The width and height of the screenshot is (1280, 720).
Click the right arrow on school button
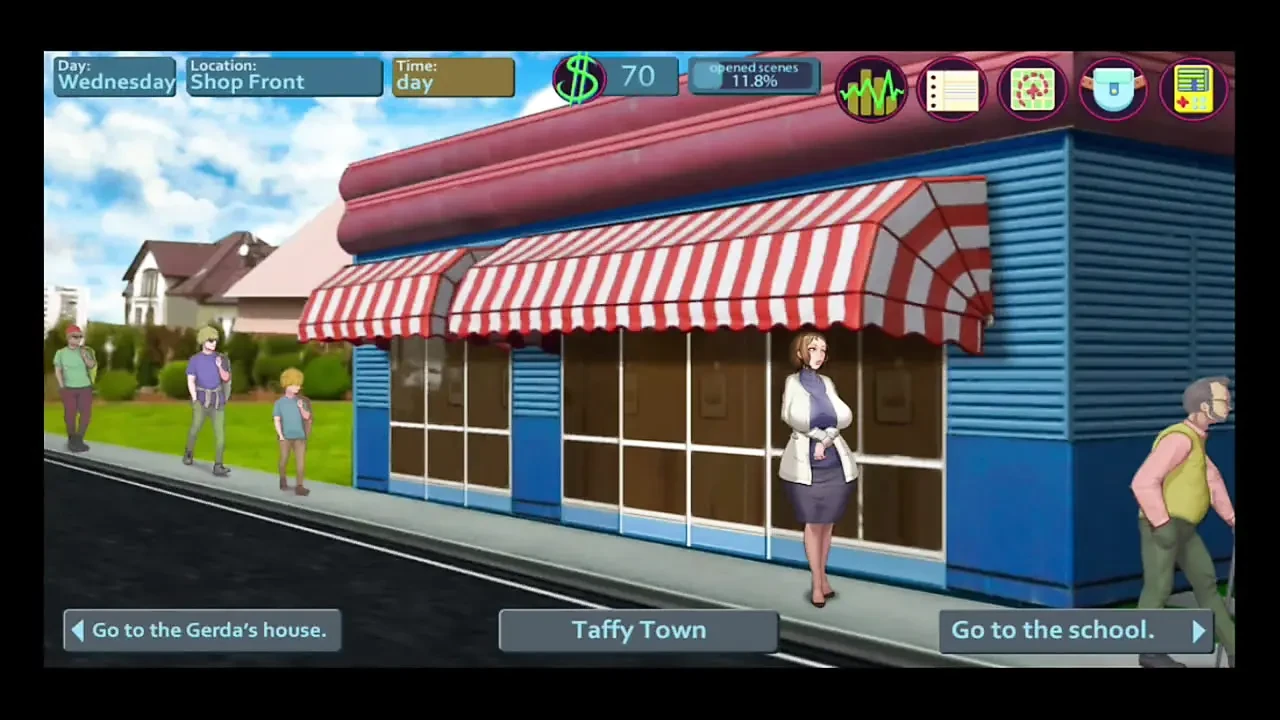pos(1199,630)
